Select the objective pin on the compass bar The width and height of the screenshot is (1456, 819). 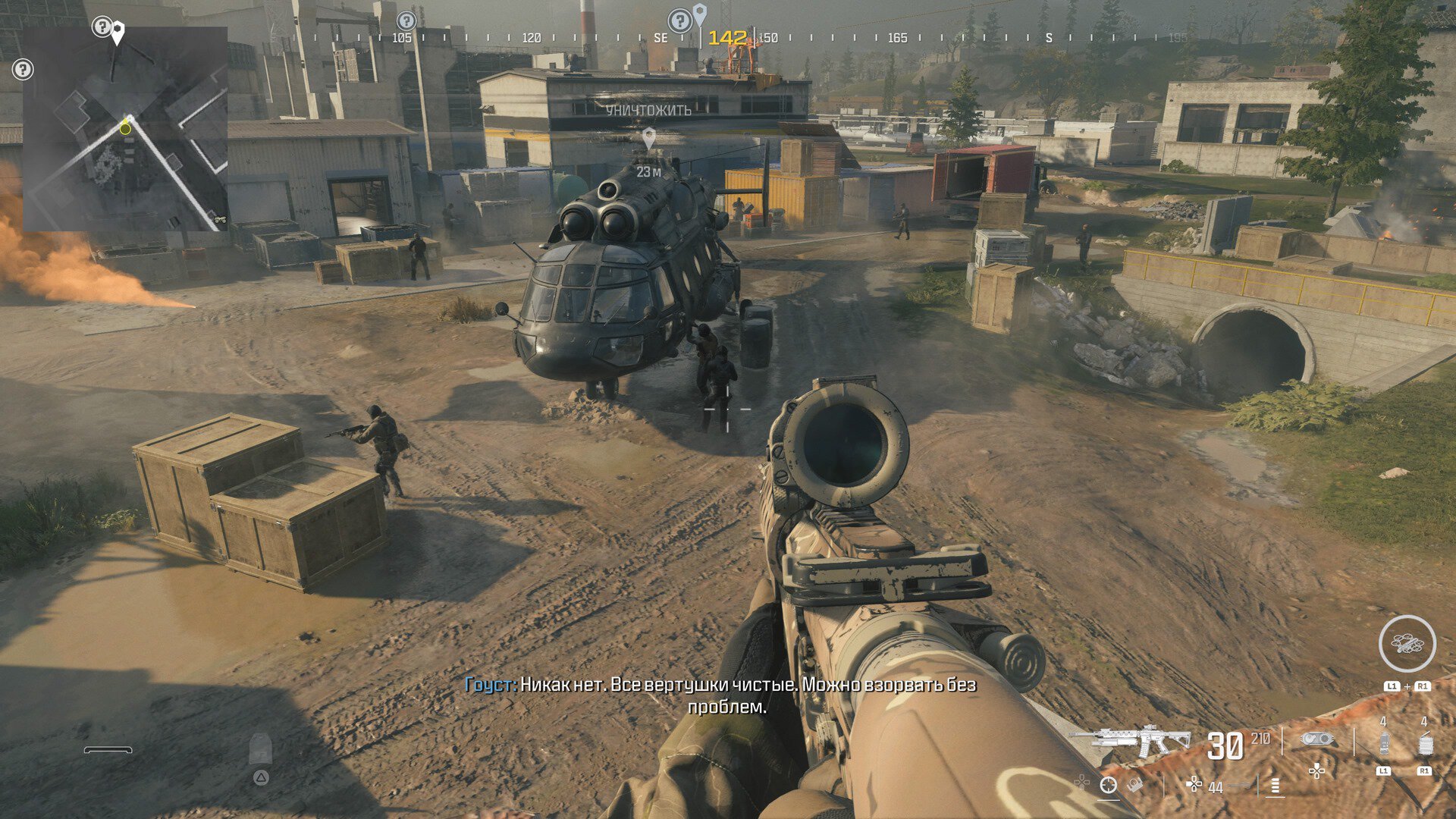699,14
